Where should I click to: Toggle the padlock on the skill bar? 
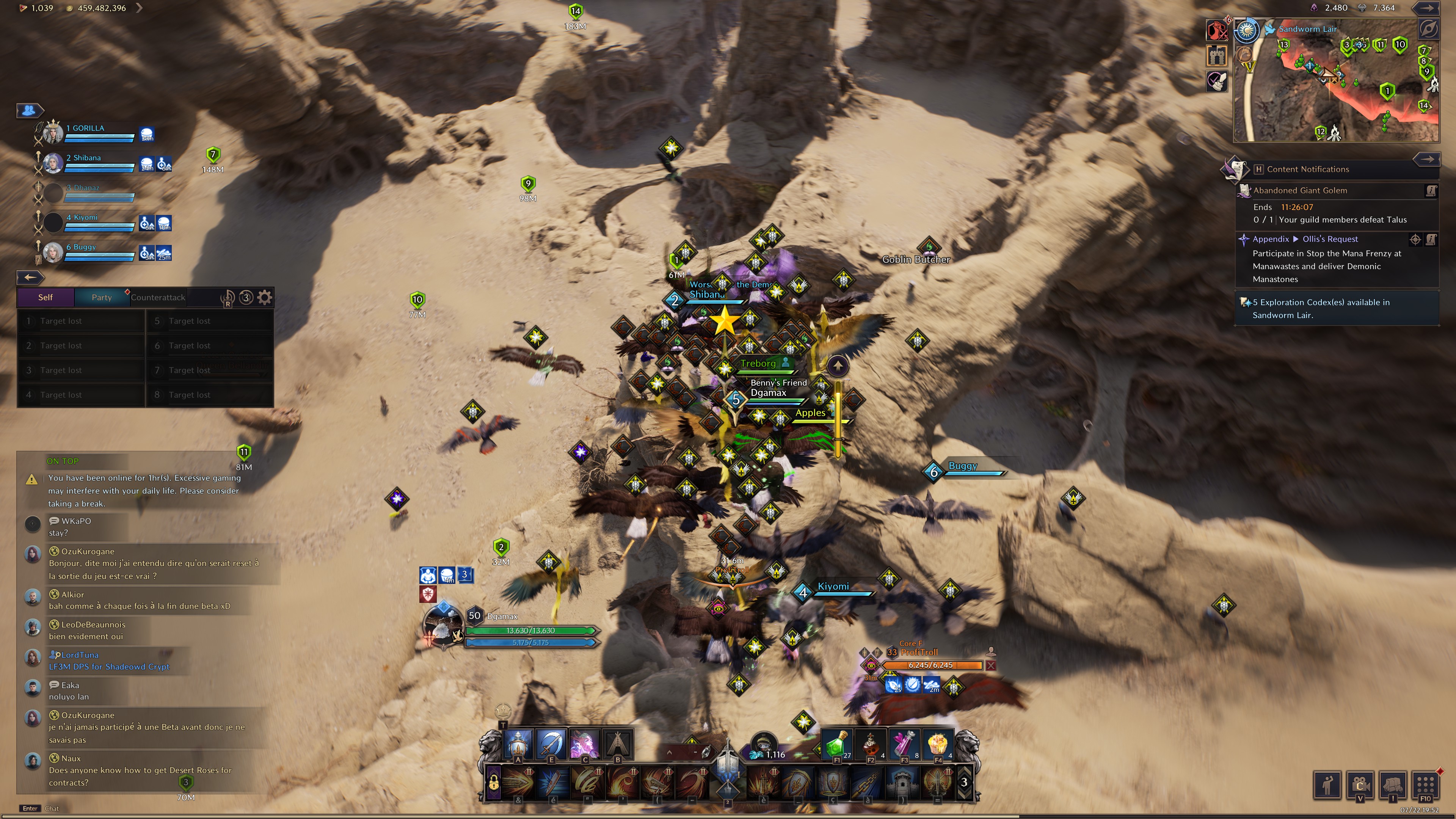493,783
